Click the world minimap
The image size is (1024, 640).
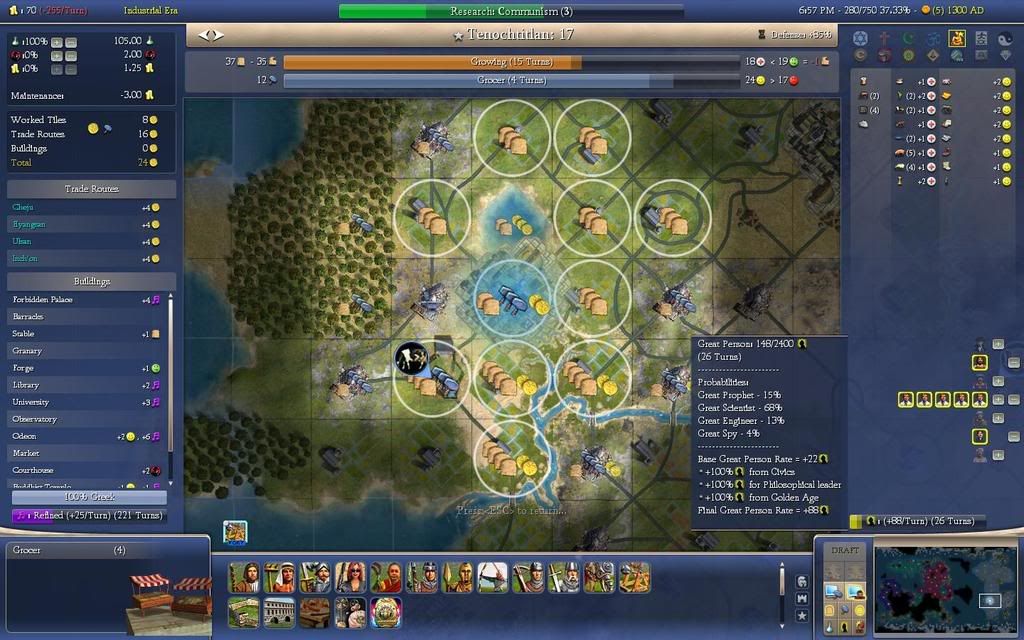[941, 589]
